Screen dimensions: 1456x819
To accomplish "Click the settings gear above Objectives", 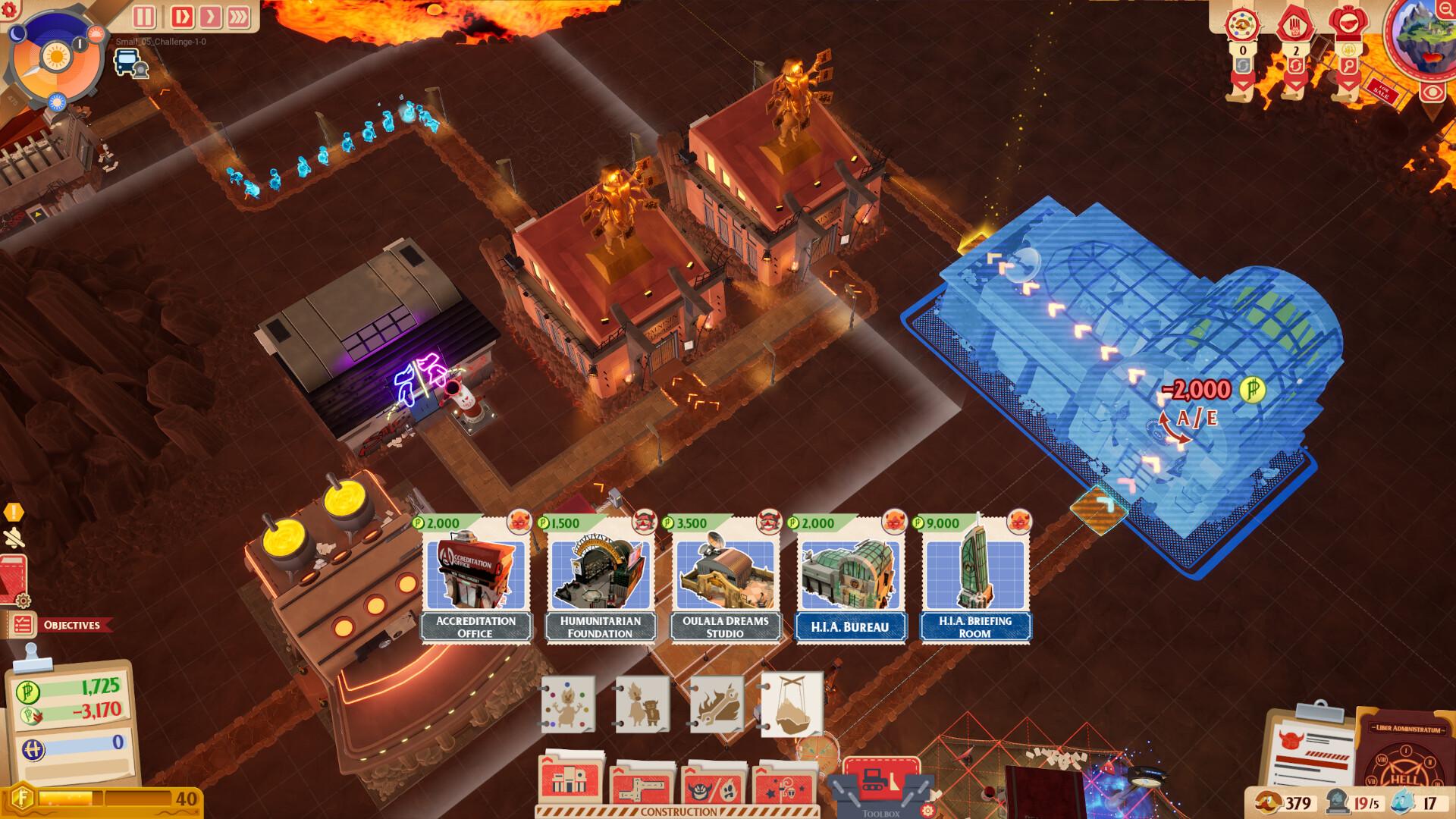I will pos(23,601).
